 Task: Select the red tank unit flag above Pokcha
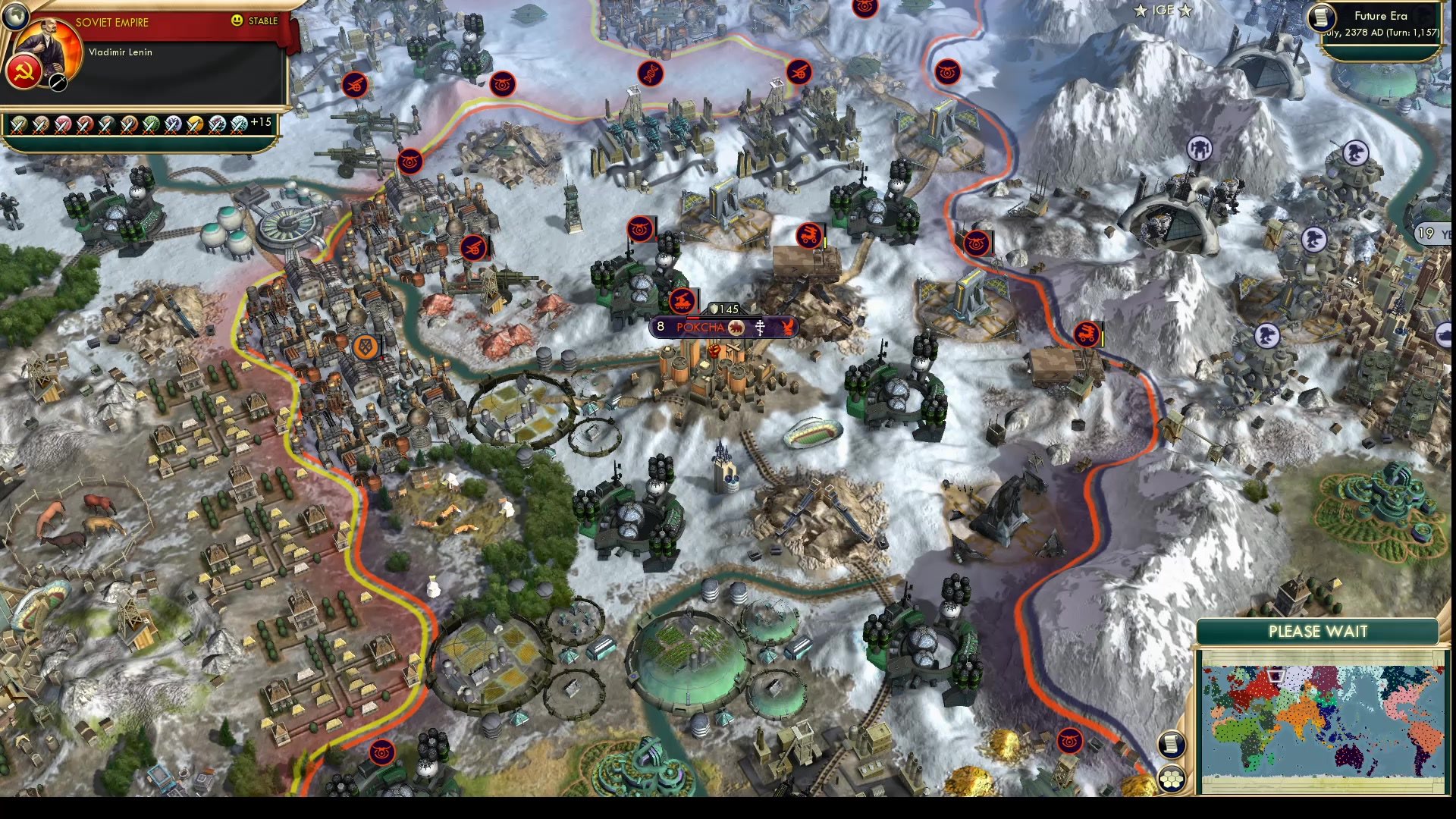click(x=682, y=301)
